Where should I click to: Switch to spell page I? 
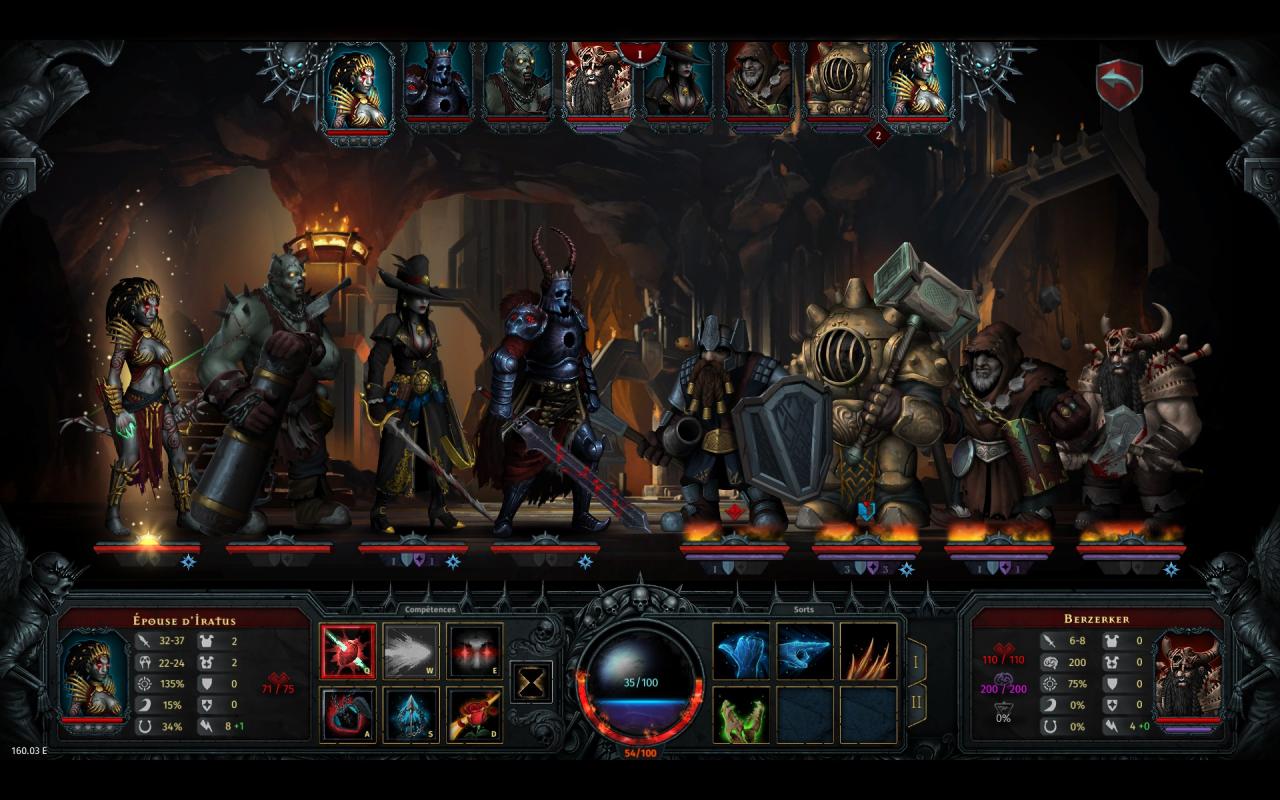(915, 660)
